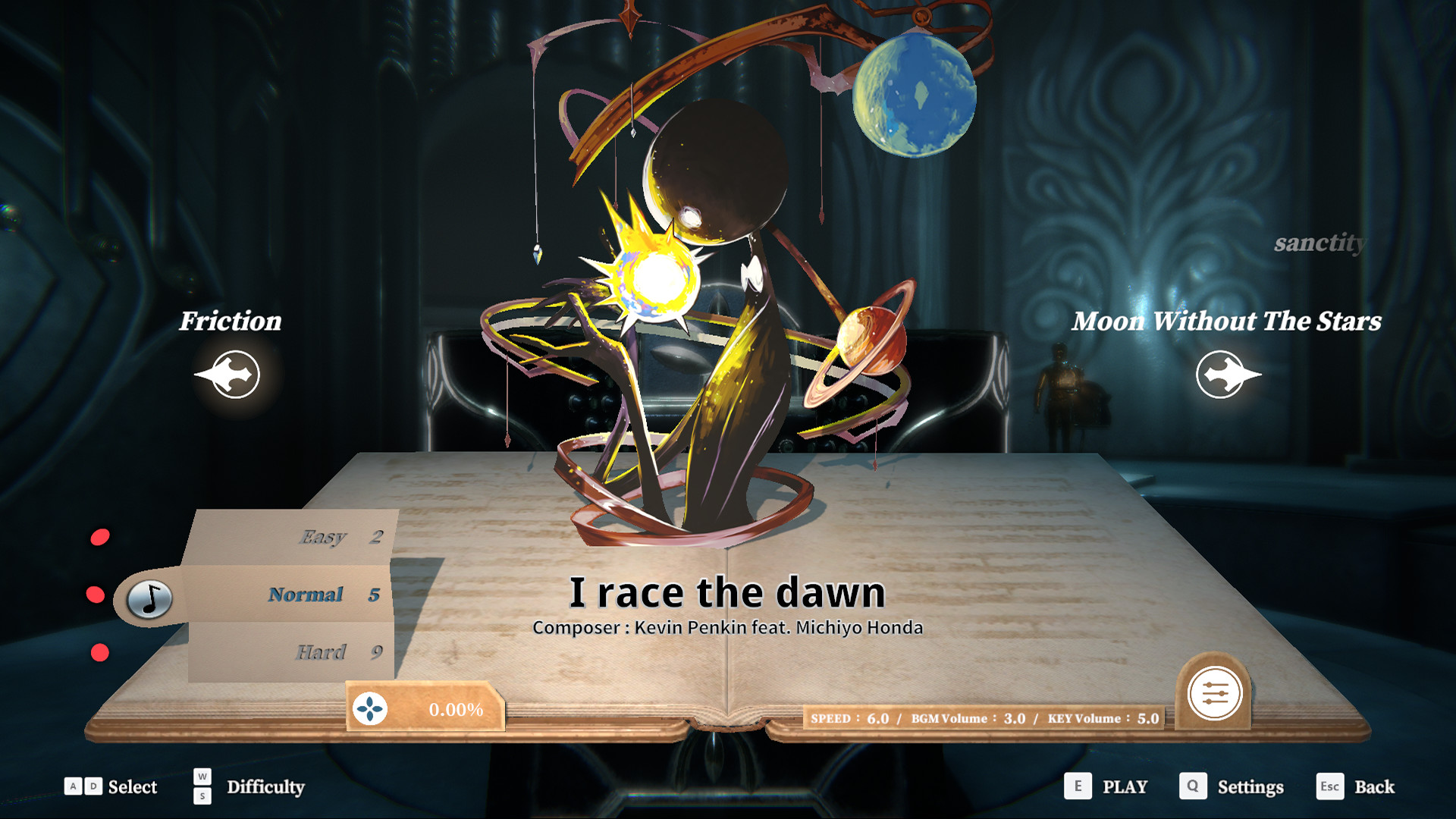Click the 0.00% completion banner
This screenshot has height=819, width=1456.
pos(436,710)
